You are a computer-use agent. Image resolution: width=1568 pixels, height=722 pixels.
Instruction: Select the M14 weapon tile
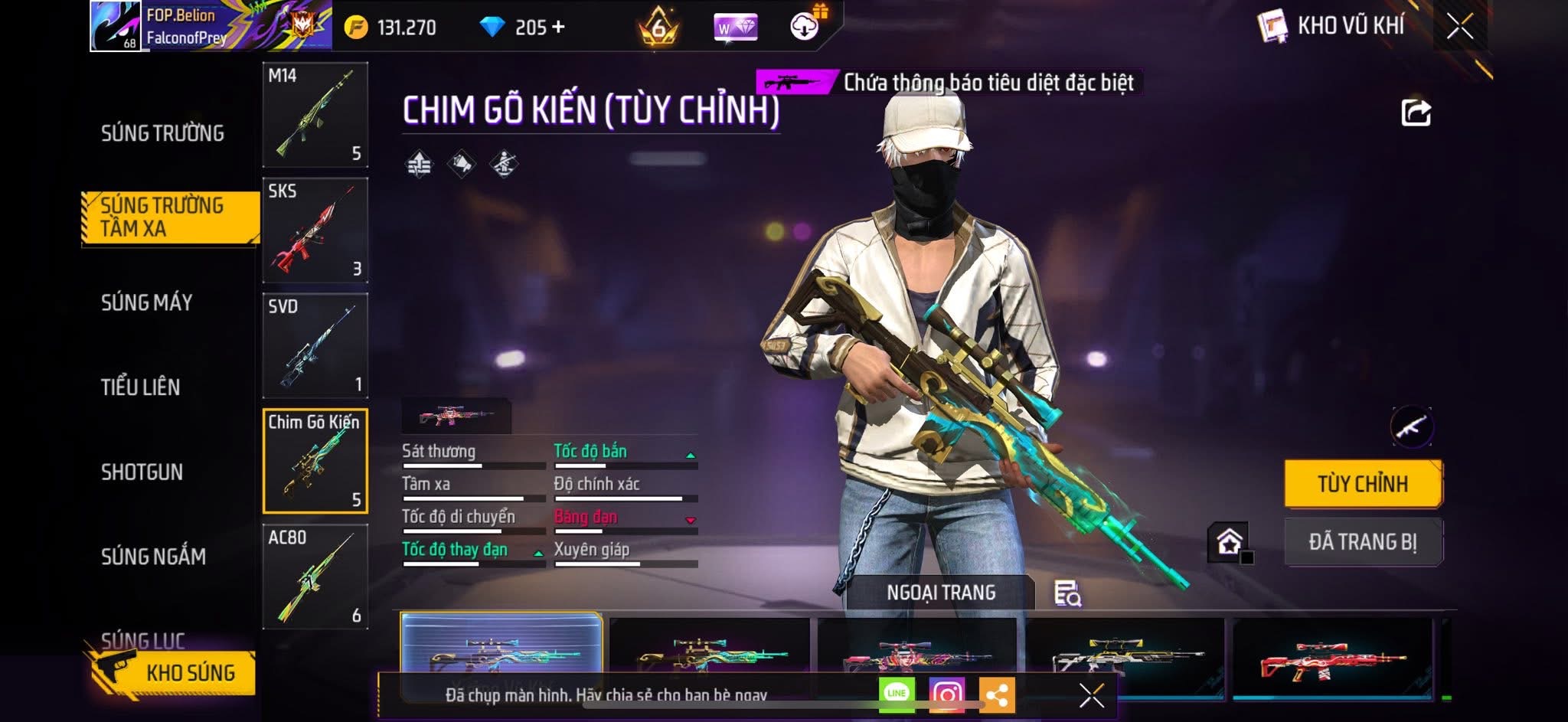click(x=315, y=115)
